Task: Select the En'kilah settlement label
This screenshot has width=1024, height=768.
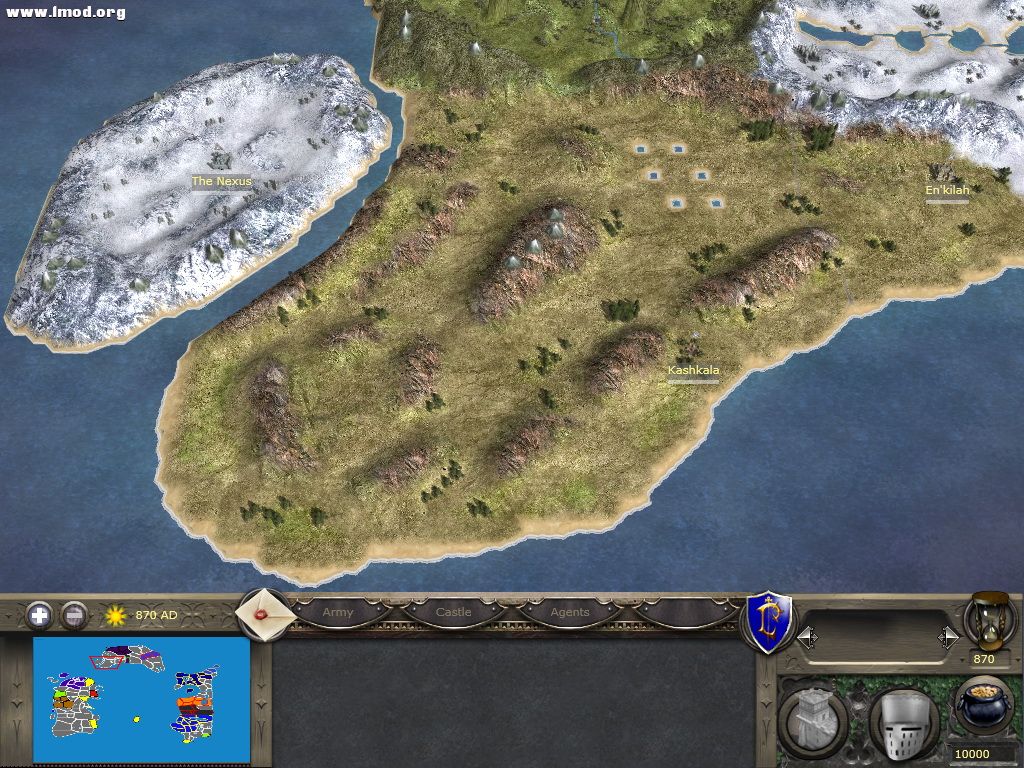Action: (x=947, y=190)
